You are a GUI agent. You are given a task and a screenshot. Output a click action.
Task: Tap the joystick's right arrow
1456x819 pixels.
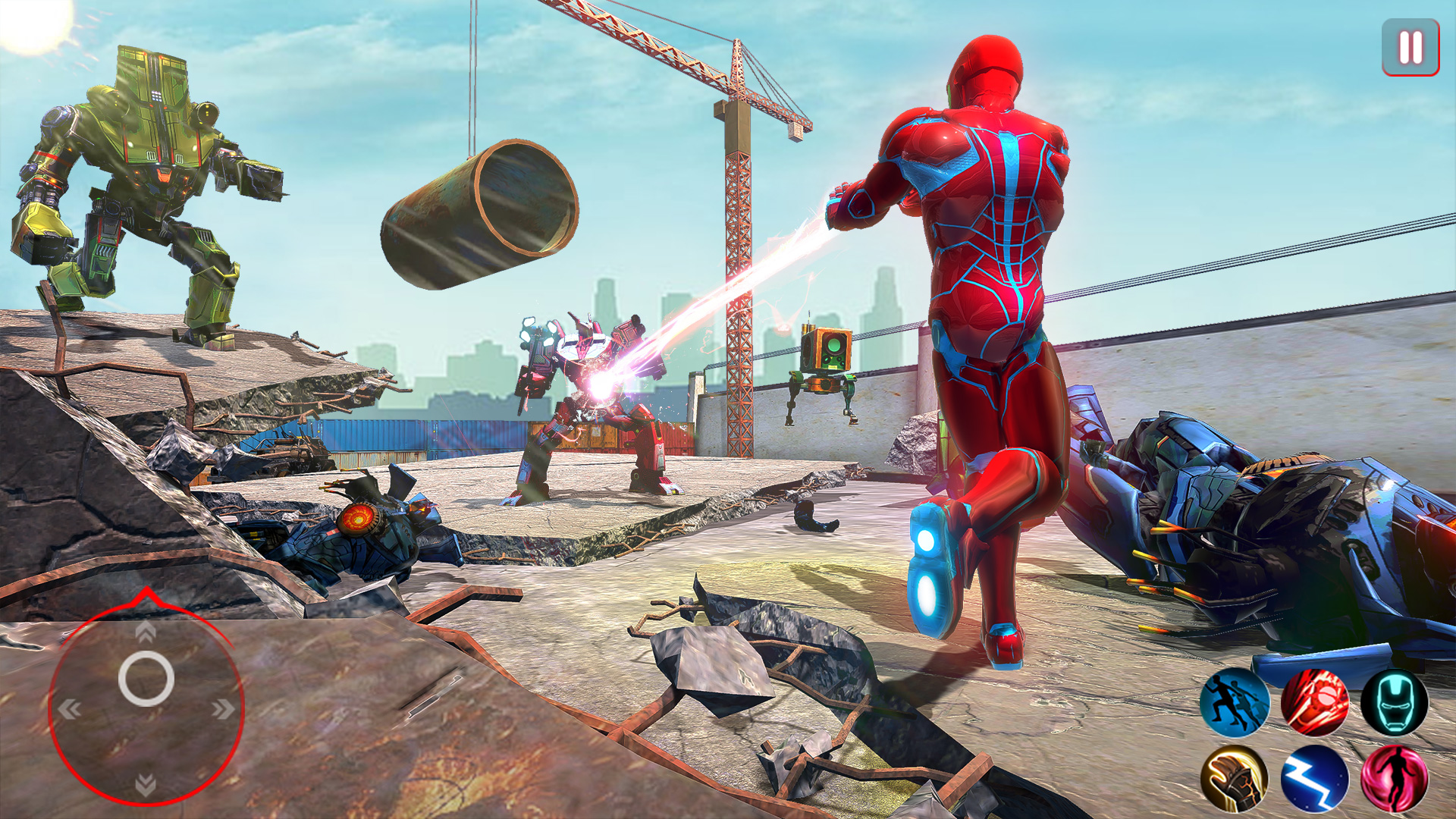(223, 710)
